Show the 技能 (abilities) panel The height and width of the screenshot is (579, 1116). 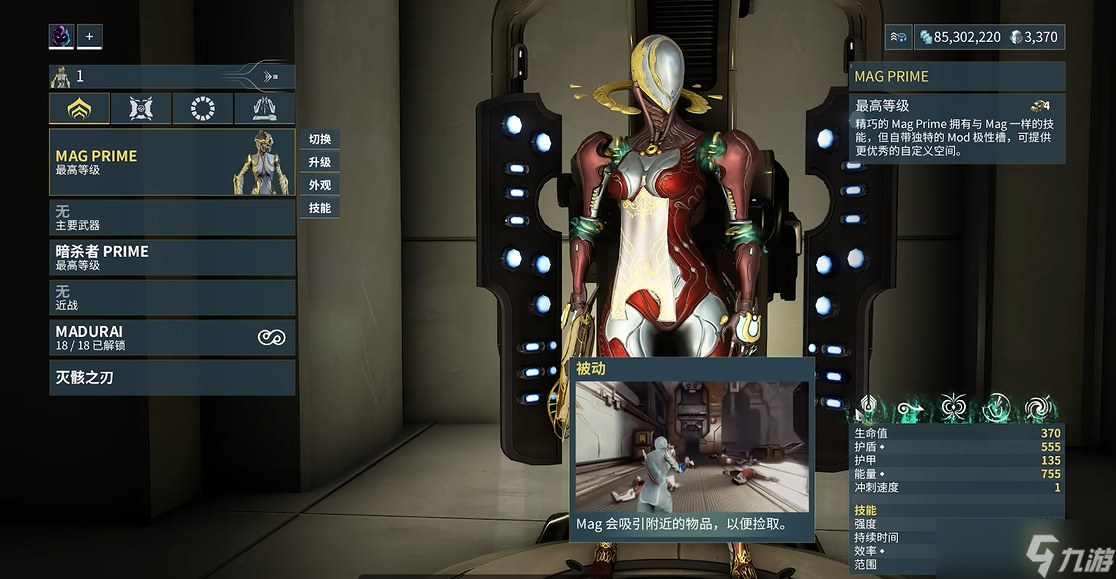pos(319,208)
